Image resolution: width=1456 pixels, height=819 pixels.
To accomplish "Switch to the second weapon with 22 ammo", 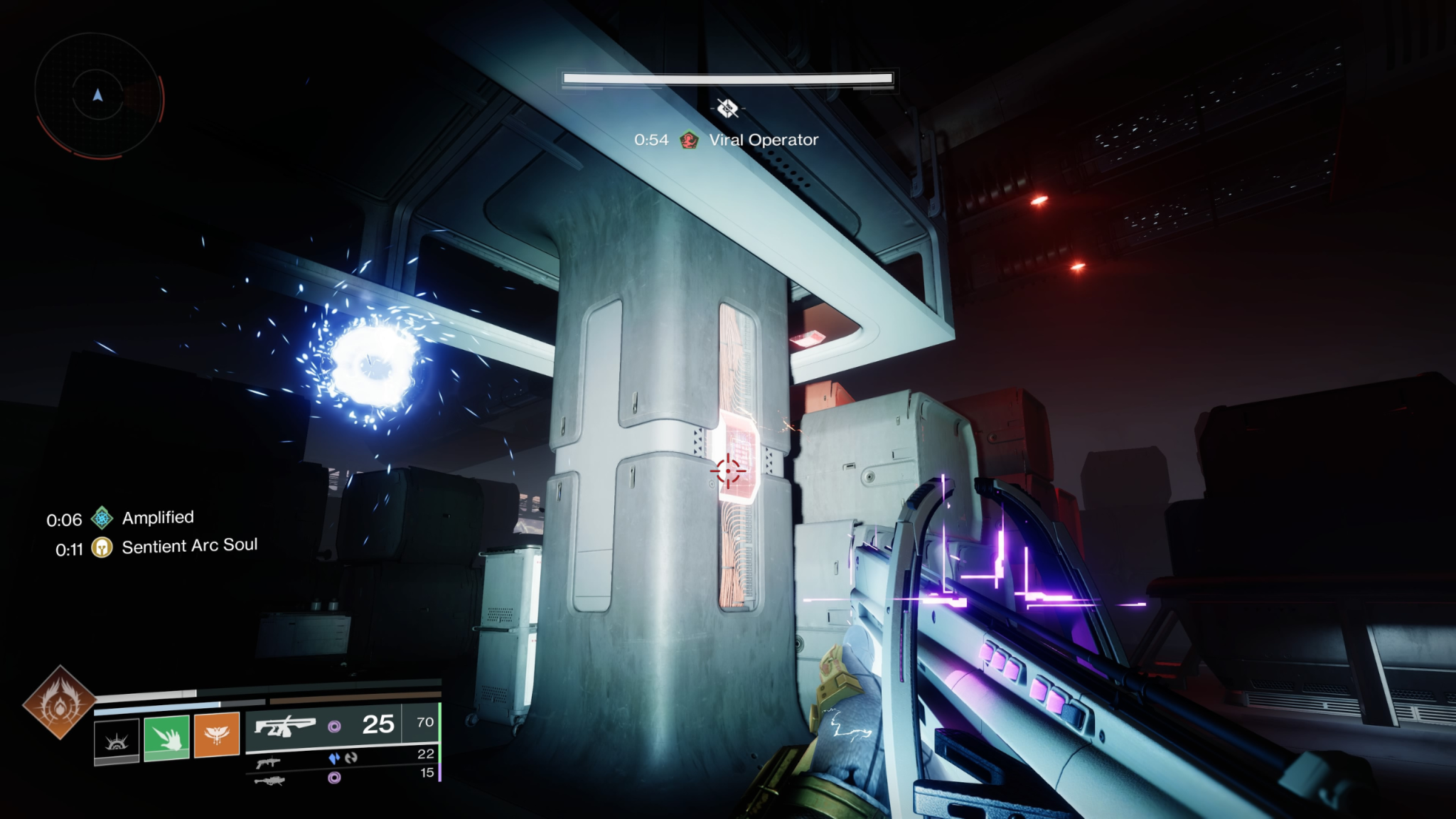I will [269, 762].
